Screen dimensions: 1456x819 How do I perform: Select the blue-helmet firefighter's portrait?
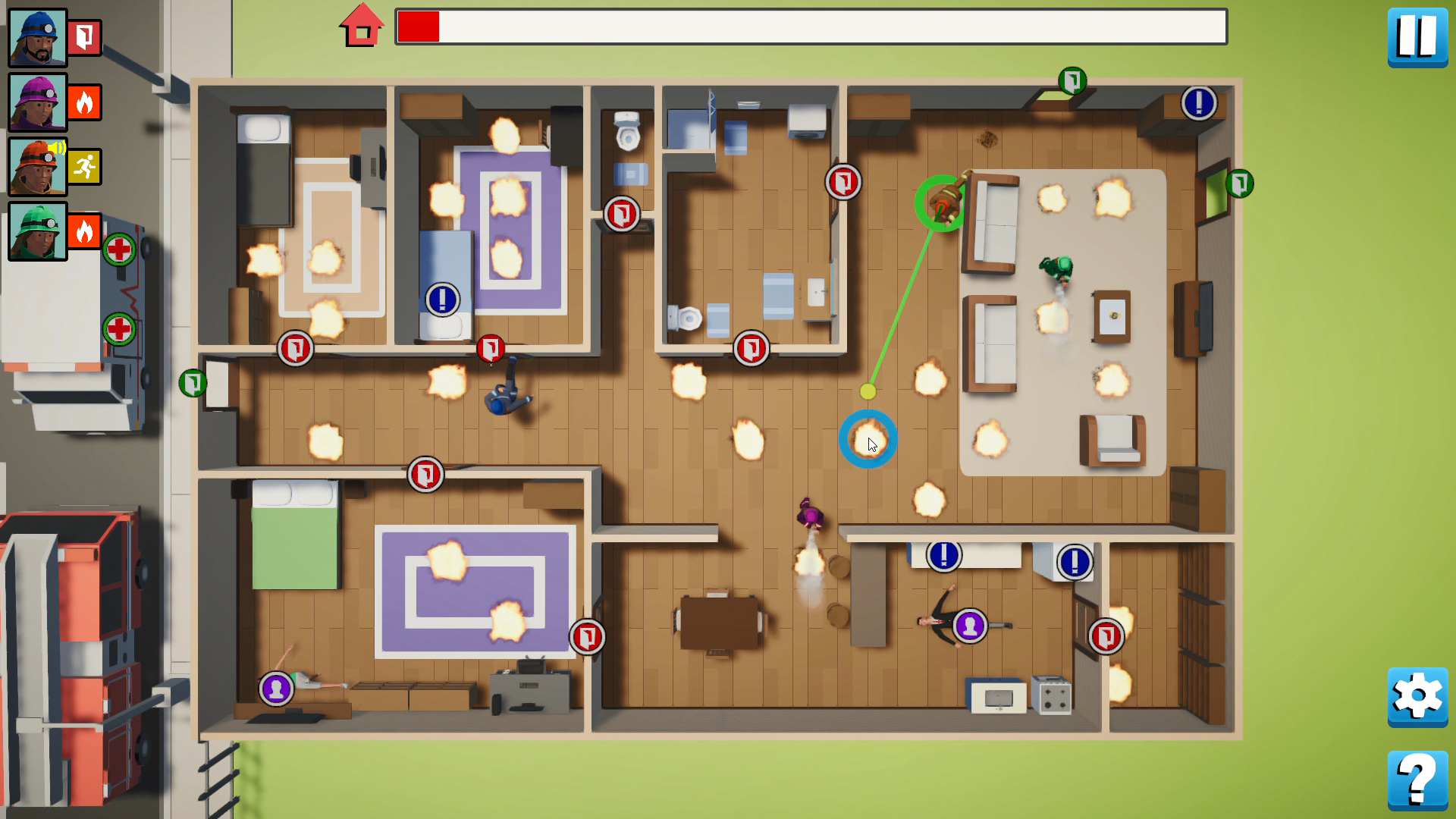click(x=37, y=36)
